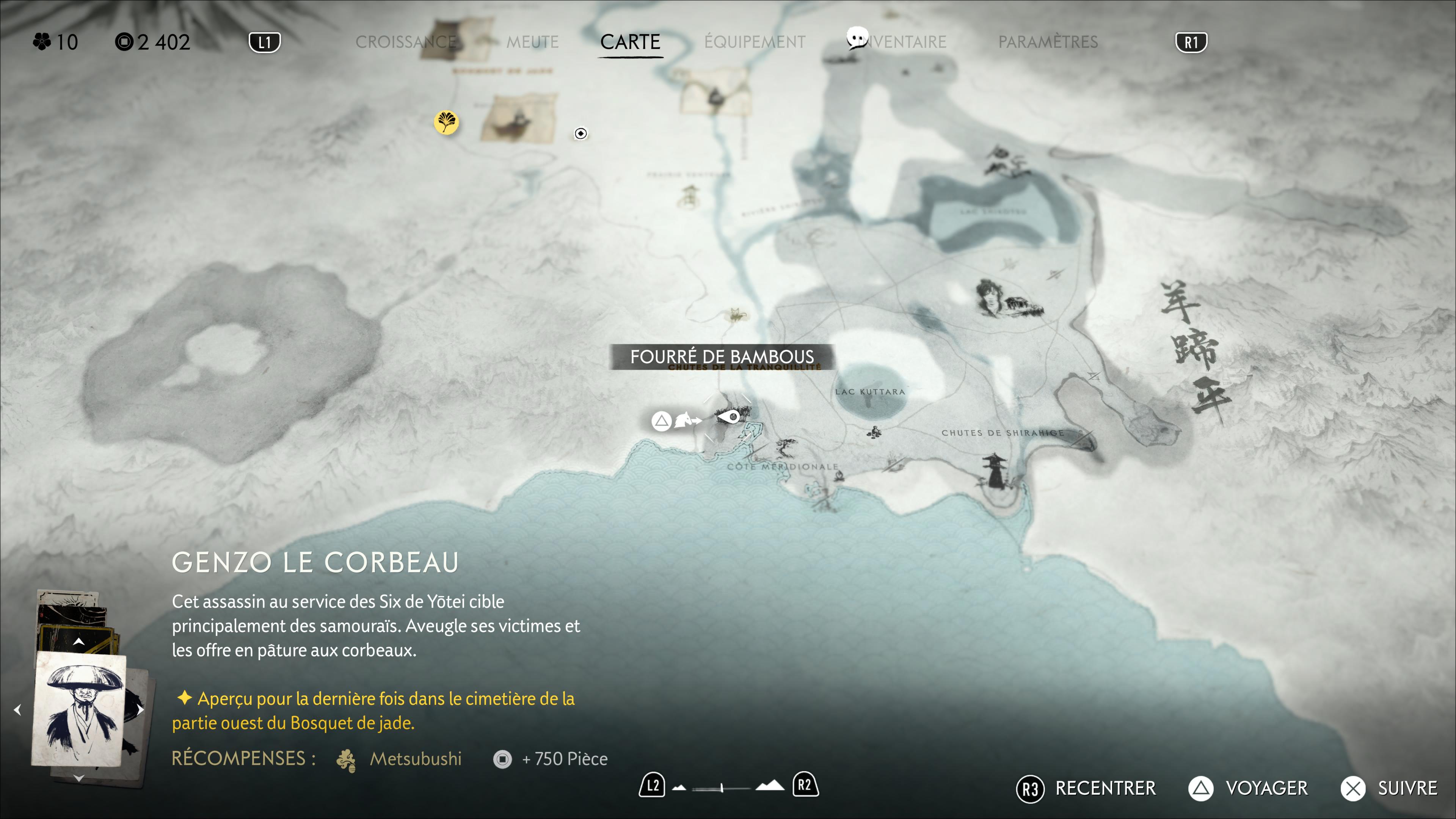Select the Carte tab
This screenshot has width=1456, height=819.
click(x=630, y=42)
